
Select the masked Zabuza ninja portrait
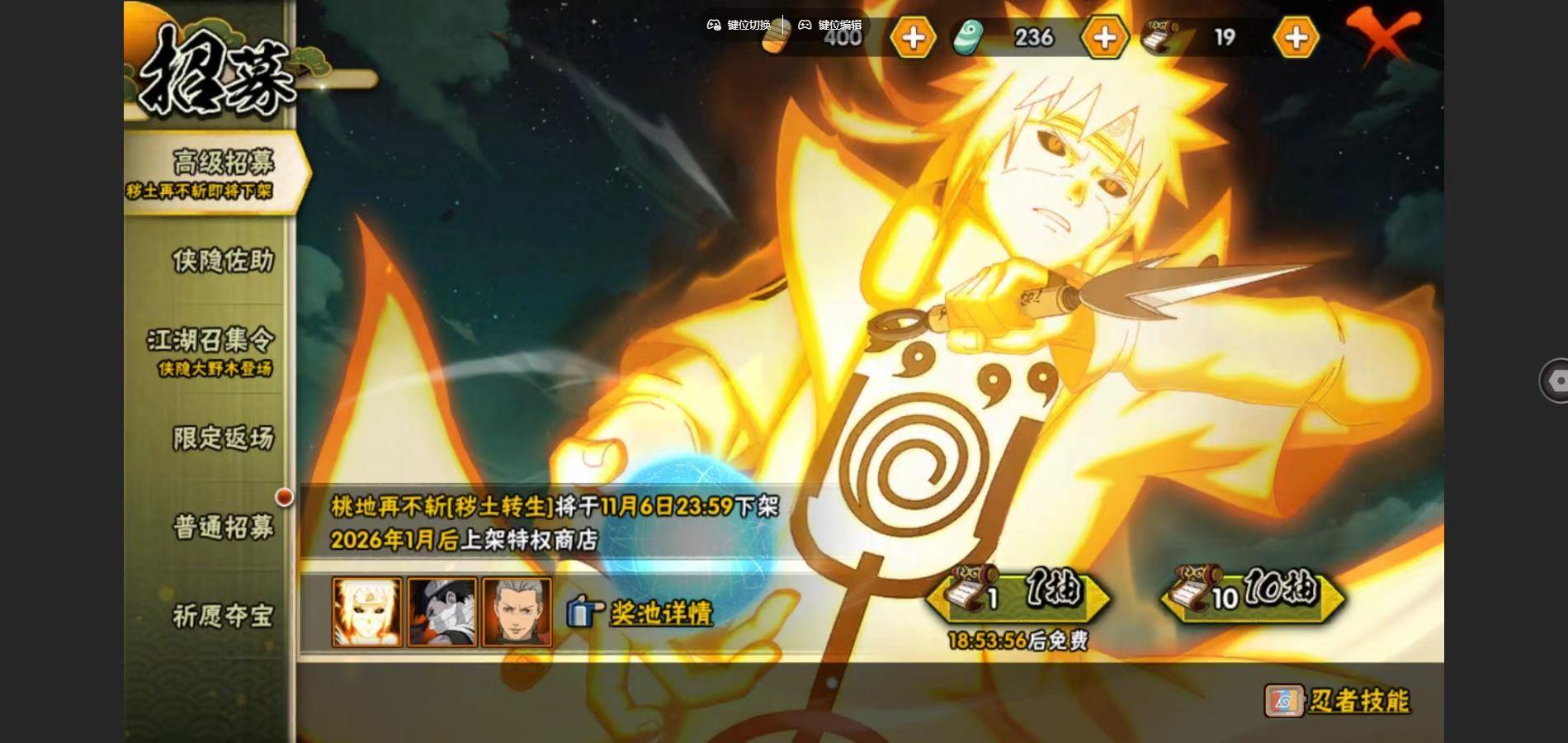442,612
